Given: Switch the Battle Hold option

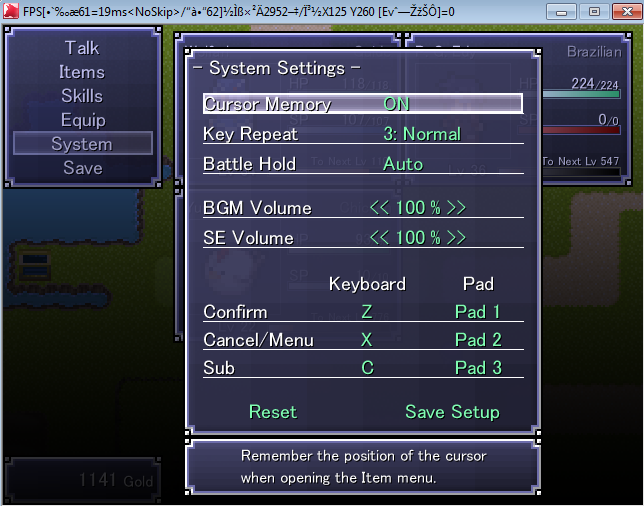Looking at the screenshot, I should click(403, 164).
